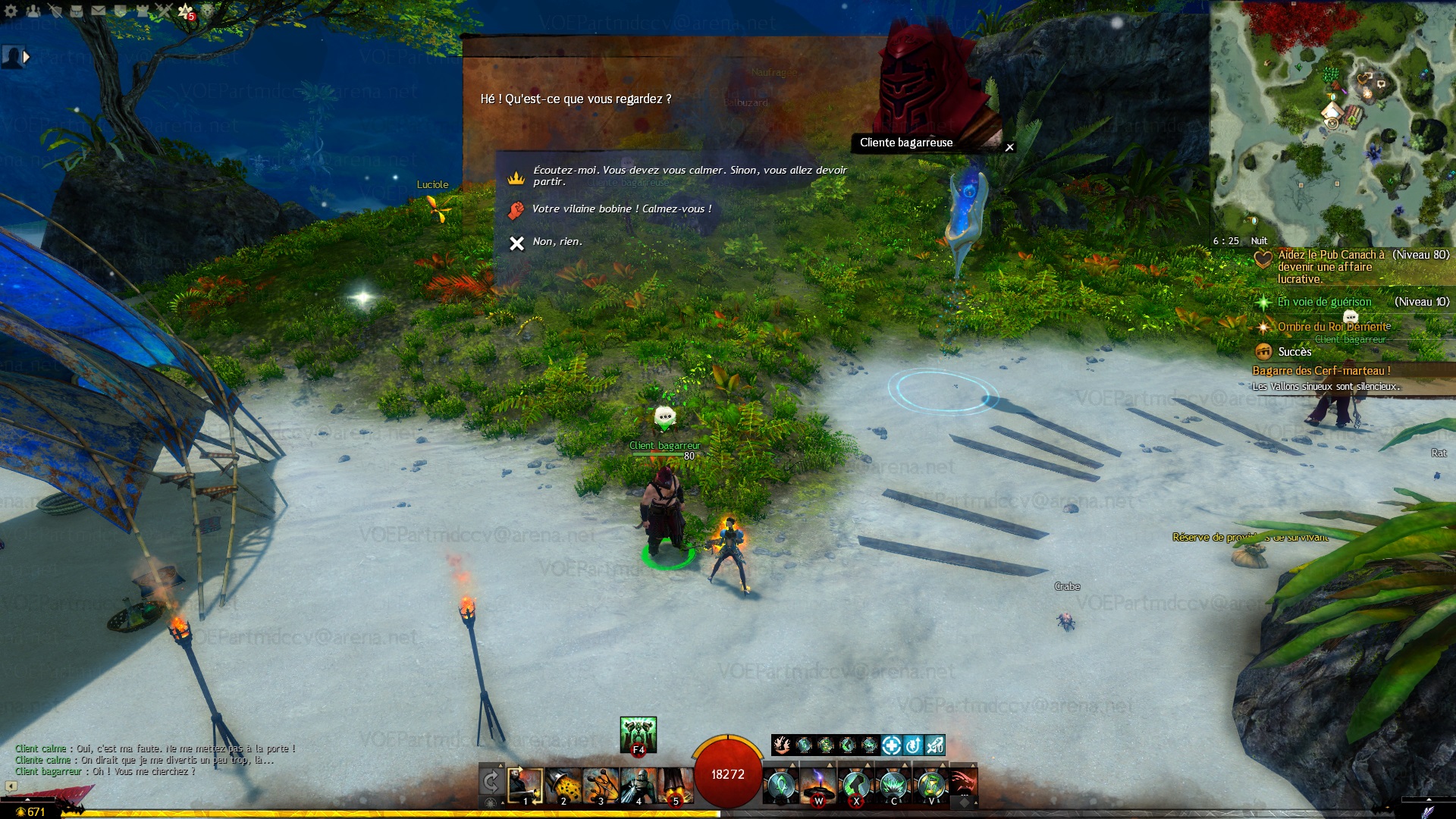Open the gear-shaped game options menu
Image resolution: width=1456 pixels, height=819 pixels.
(11, 11)
